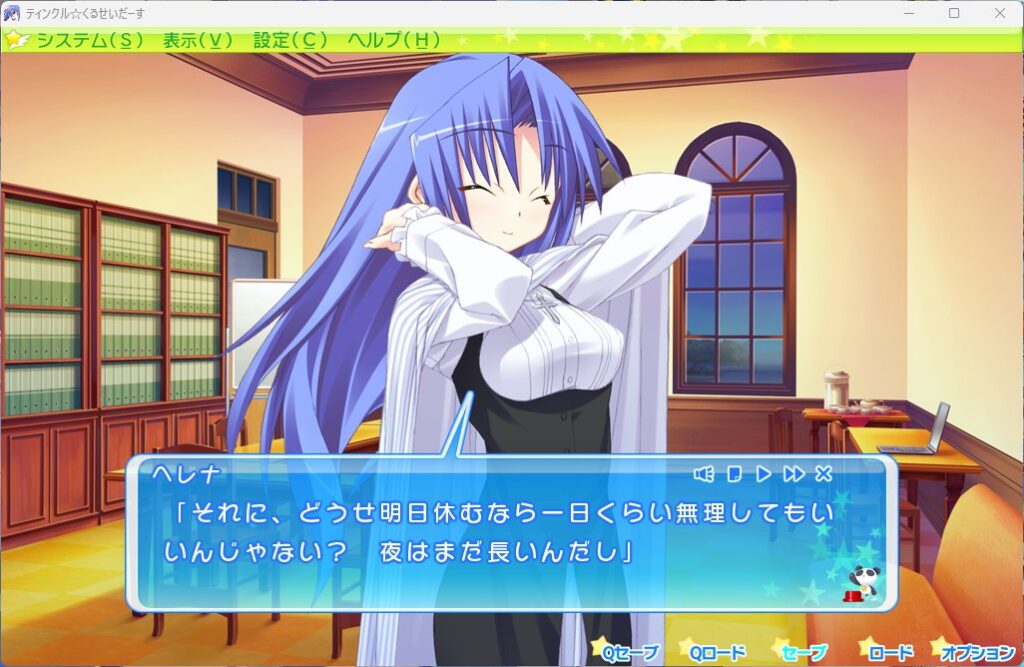Open the ヘルプ (Help) menu

[x=393, y=41]
